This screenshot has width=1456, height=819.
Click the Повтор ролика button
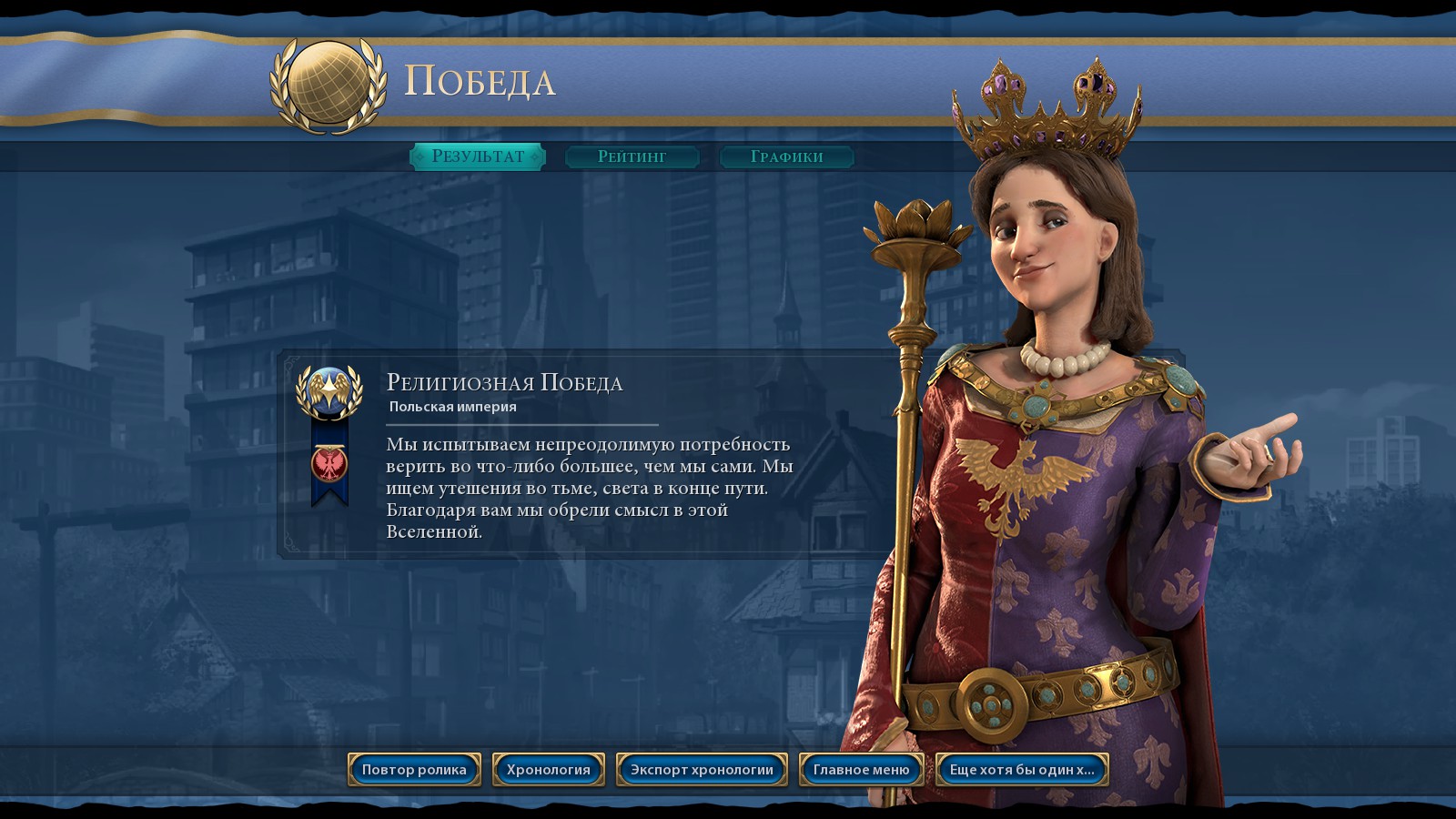(x=414, y=770)
